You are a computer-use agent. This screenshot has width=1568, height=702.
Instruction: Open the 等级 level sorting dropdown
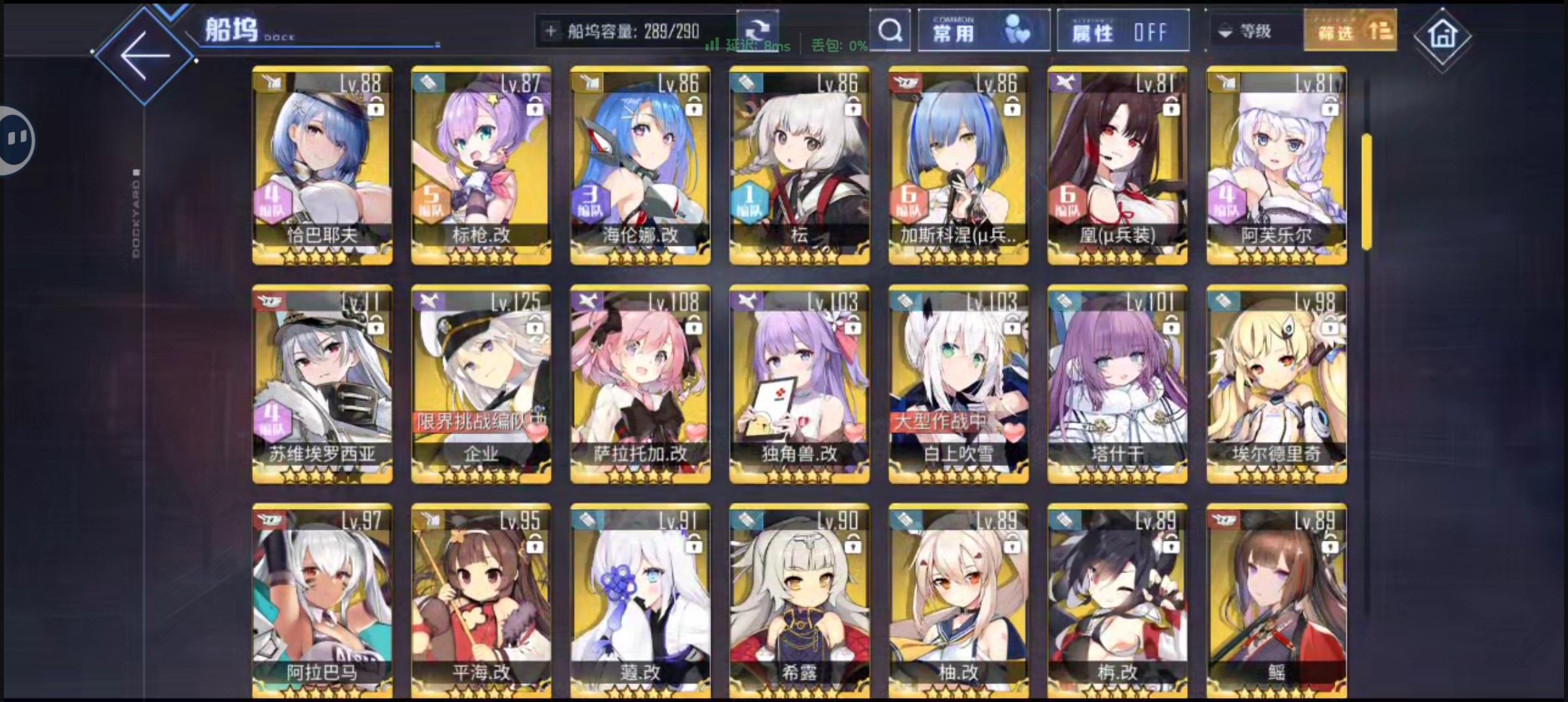[1249, 31]
